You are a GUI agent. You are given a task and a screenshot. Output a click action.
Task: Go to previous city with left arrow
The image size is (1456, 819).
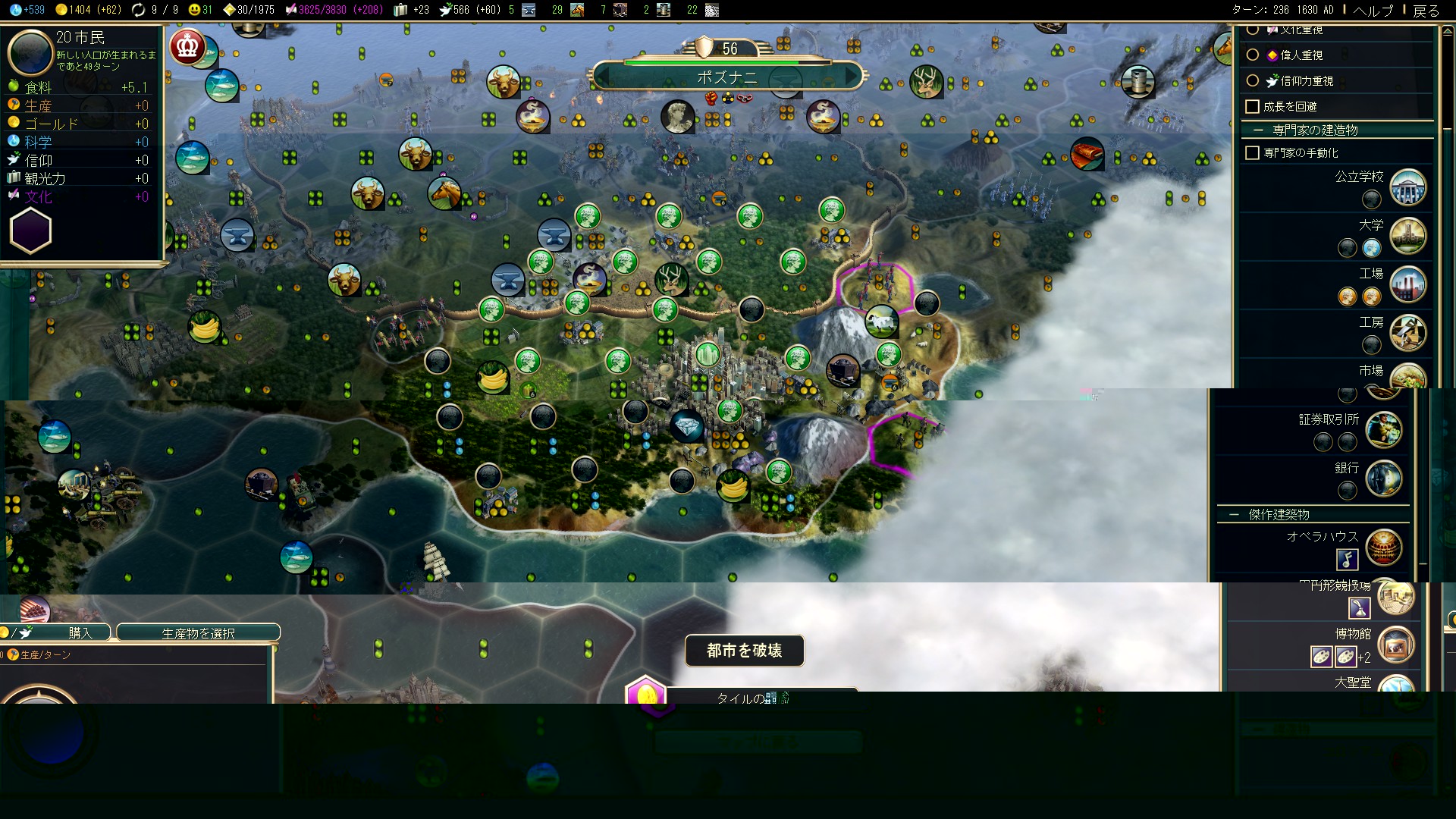pyautogui.click(x=604, y=76)
